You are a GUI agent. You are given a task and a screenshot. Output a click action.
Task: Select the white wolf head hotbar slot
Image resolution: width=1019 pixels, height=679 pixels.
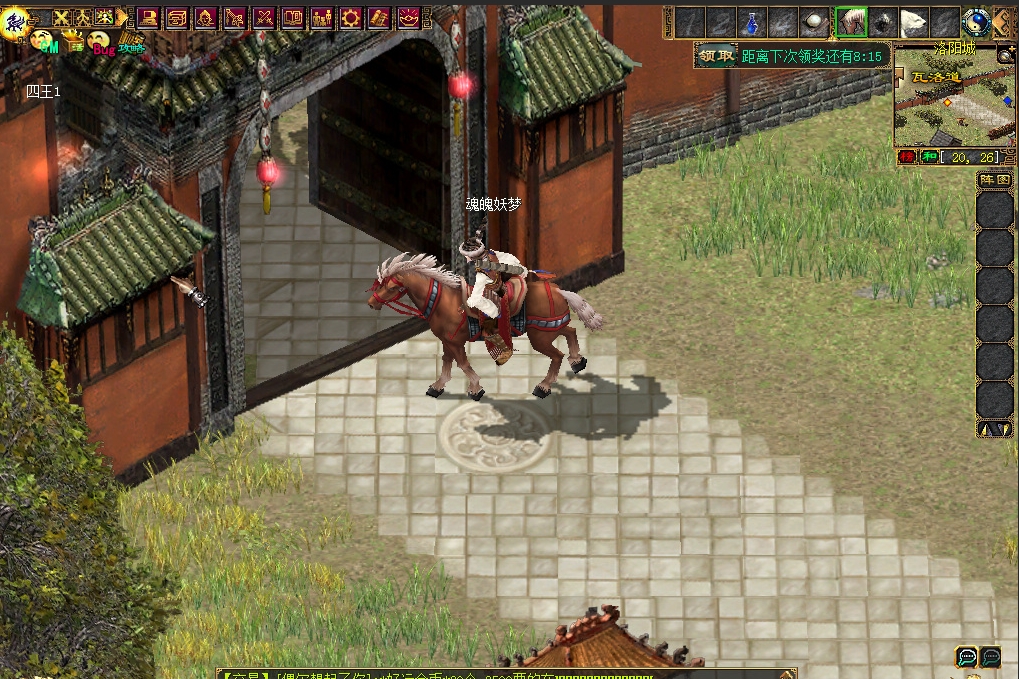pyautogui.click(x=915, y=22)
